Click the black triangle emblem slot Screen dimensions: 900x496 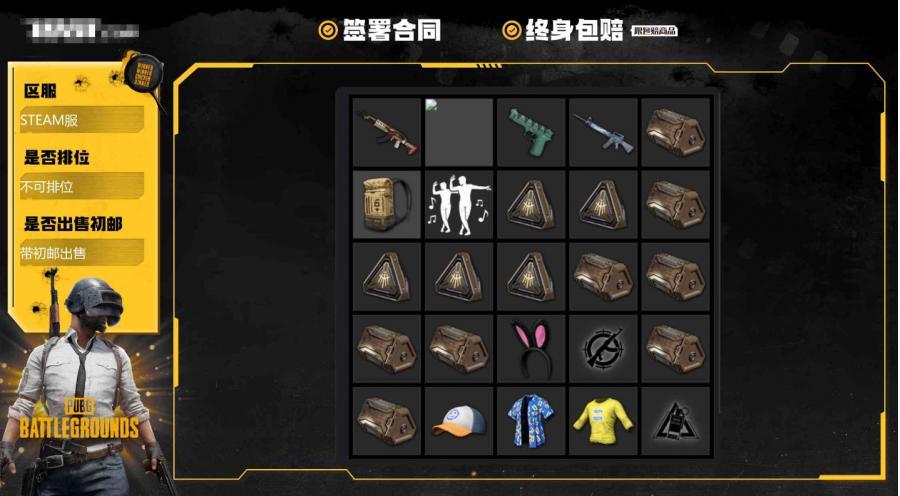tap(675, 419)
